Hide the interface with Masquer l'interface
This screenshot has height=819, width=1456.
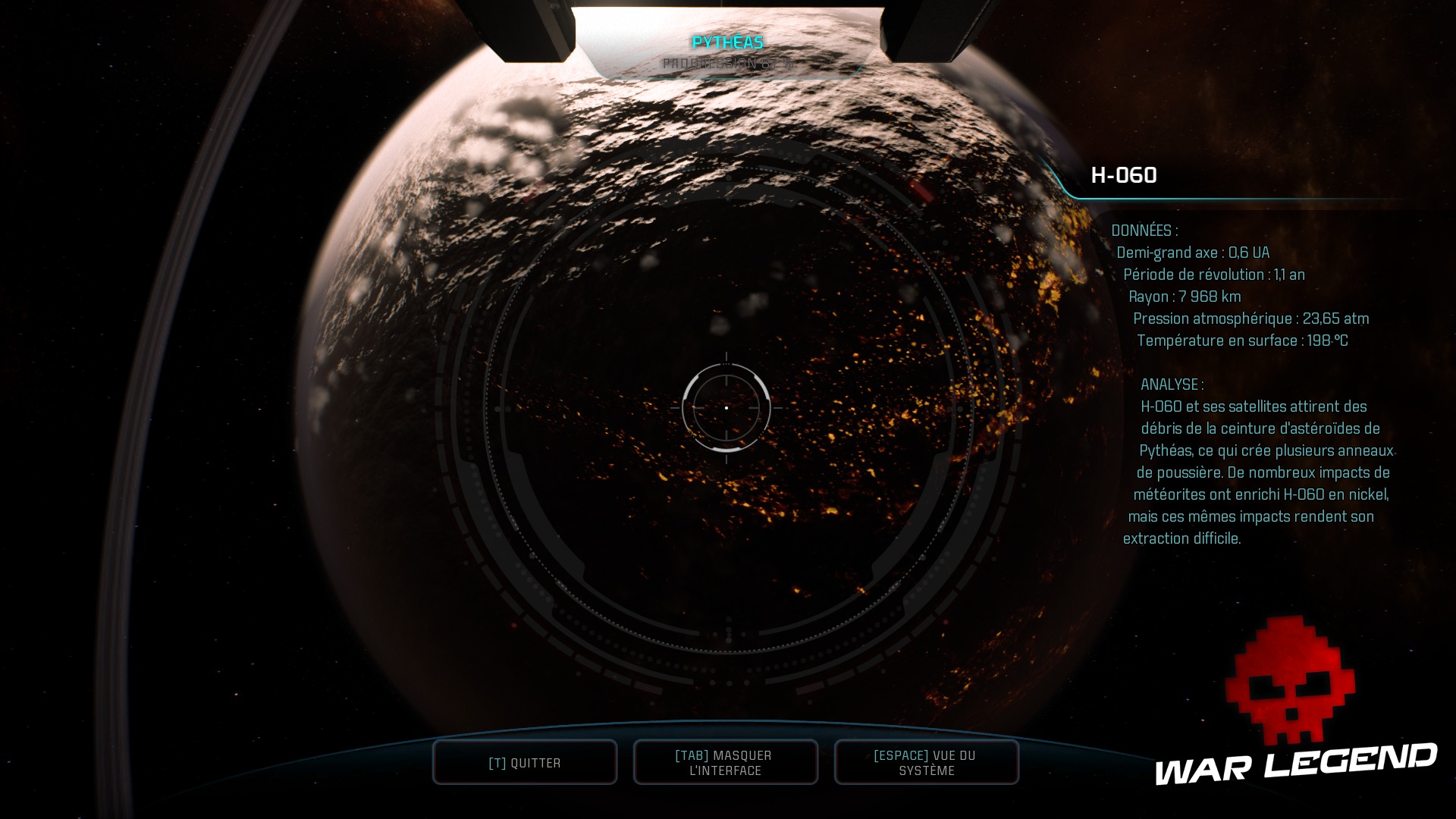725,763
